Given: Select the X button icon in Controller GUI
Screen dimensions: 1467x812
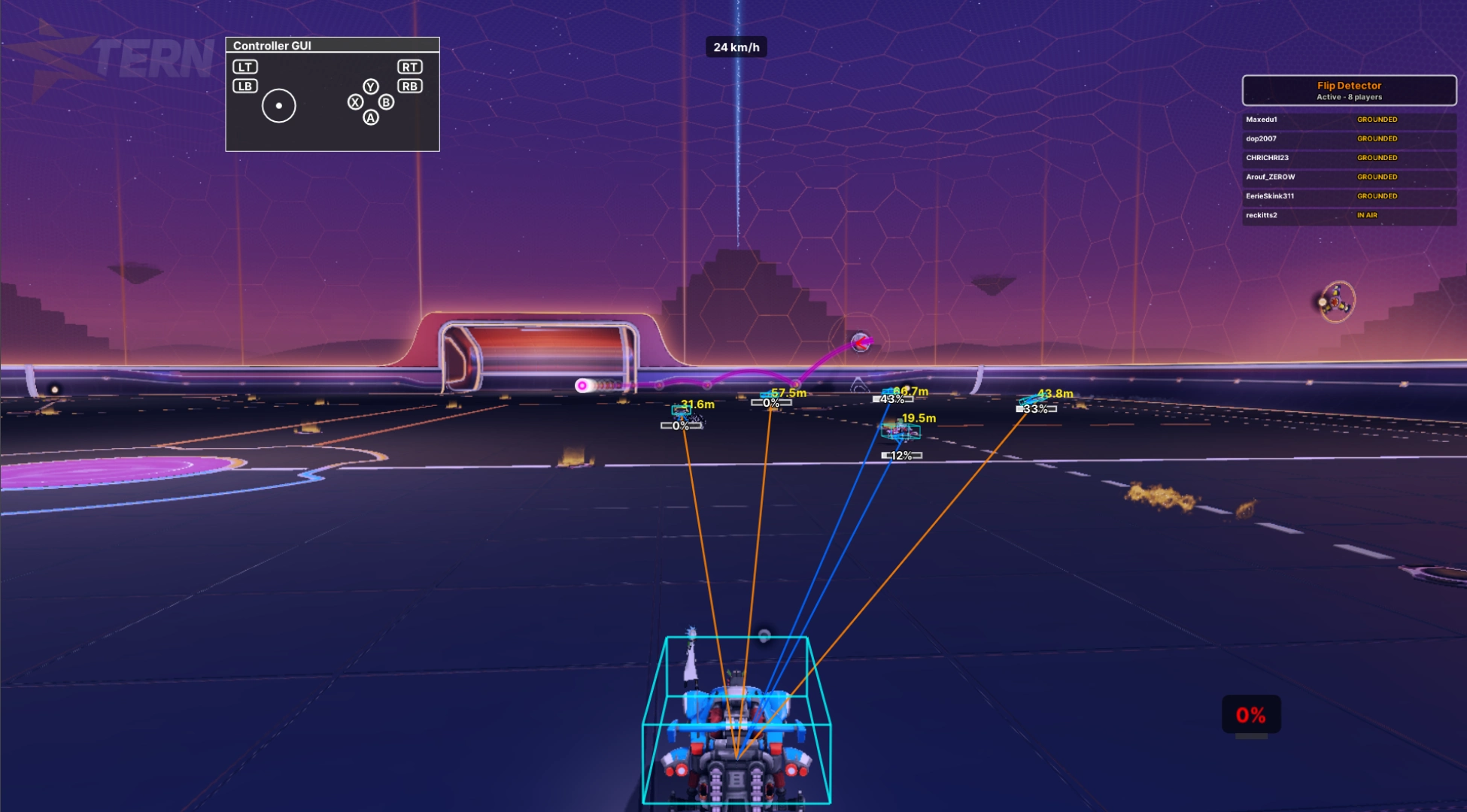Looking at the screenshot, I should click(355, 102).
